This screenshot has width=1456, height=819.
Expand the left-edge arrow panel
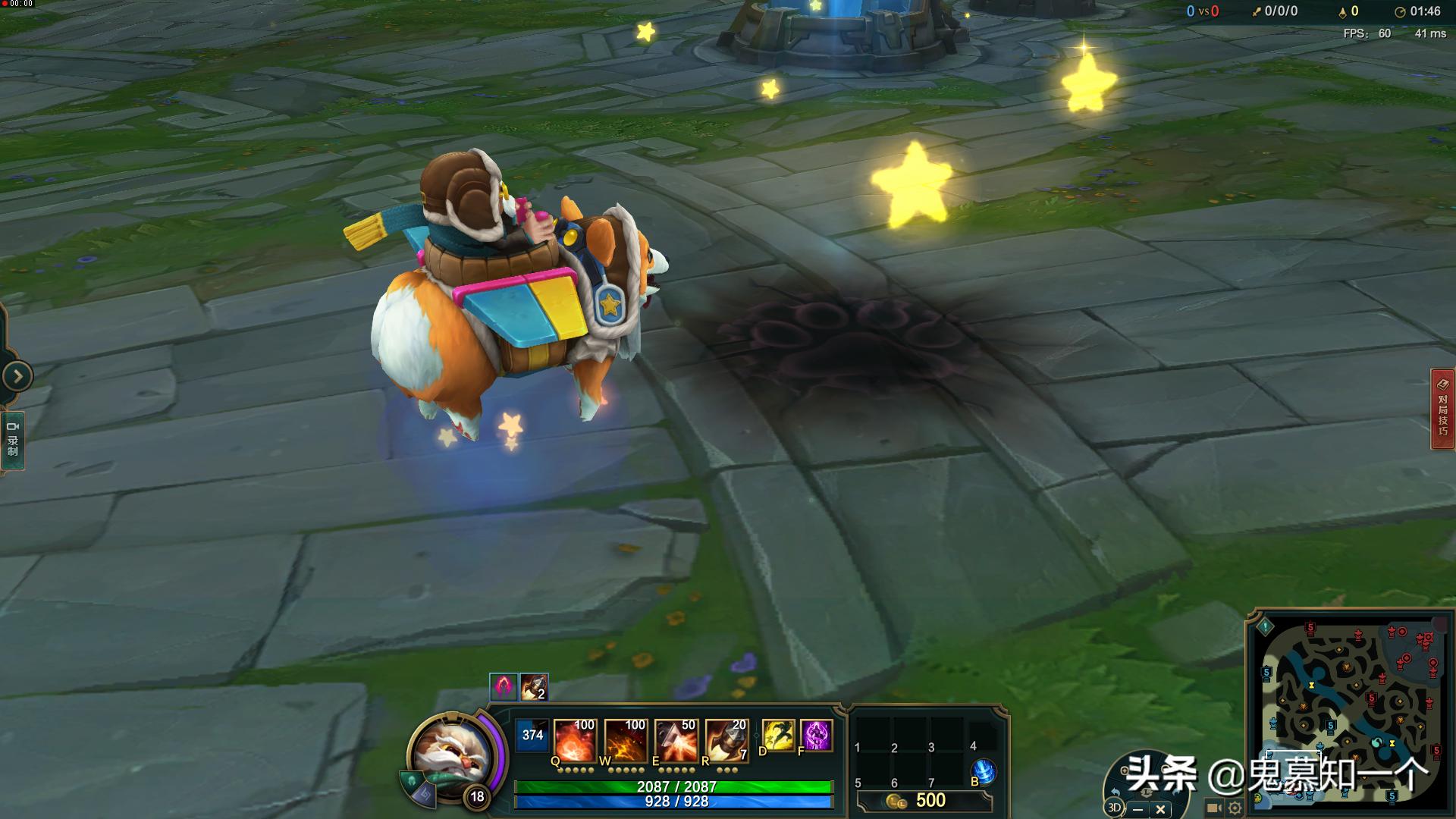(17, 376)
